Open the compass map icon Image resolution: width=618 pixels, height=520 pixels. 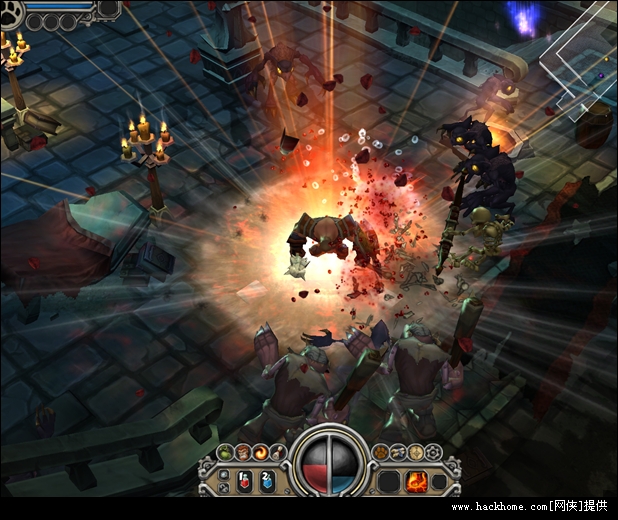[415, 453]
